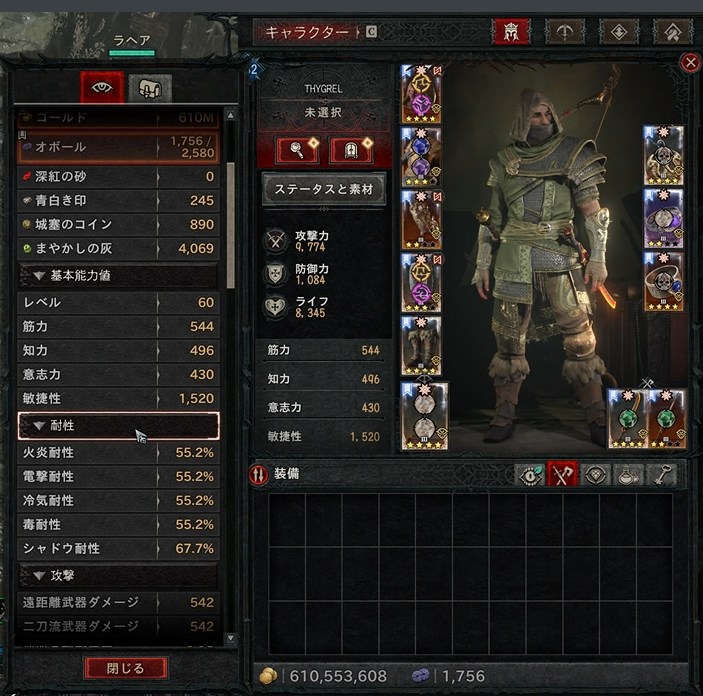Toggle the 攻撃 section header

point(118,576)
